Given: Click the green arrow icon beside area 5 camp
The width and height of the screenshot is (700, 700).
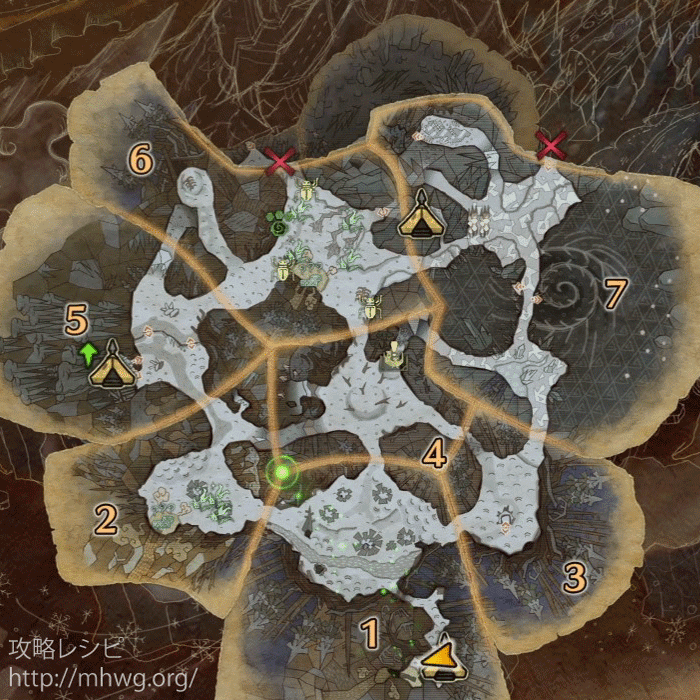Looking at the screenshot, I should pyautogui.click(x=87, y=352).
